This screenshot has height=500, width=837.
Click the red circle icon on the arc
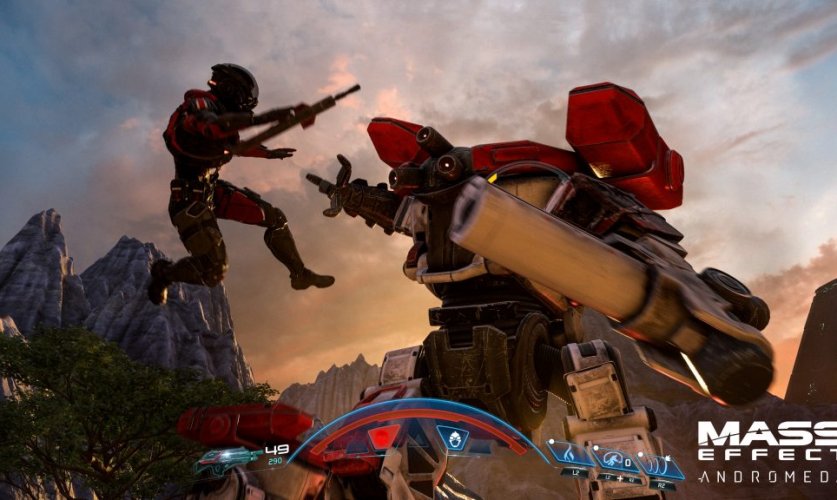pyautogui.click(x=384, y=437)
